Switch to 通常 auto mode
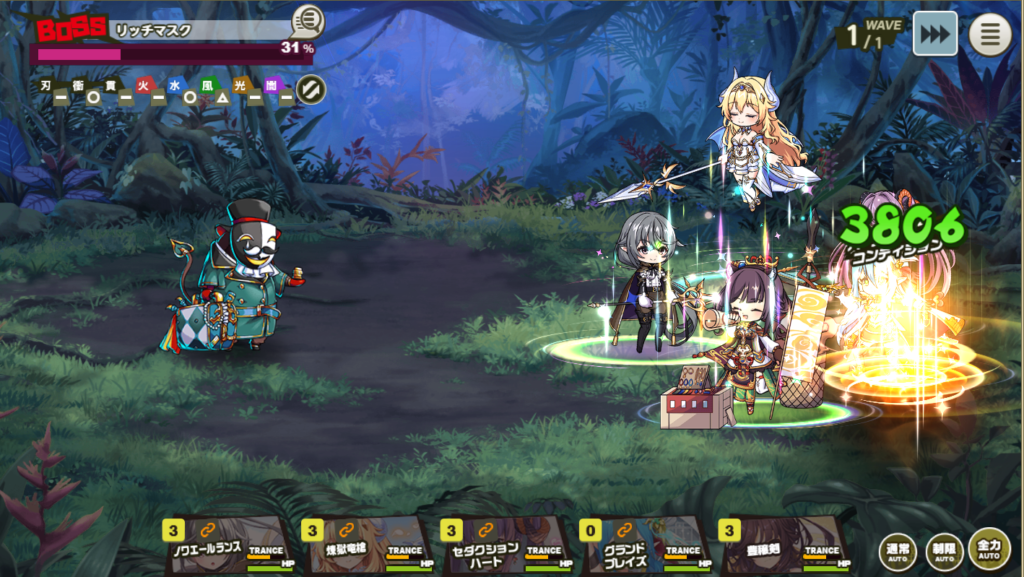1024x577 pixels. pyautogui.click(x=897, y=550)
